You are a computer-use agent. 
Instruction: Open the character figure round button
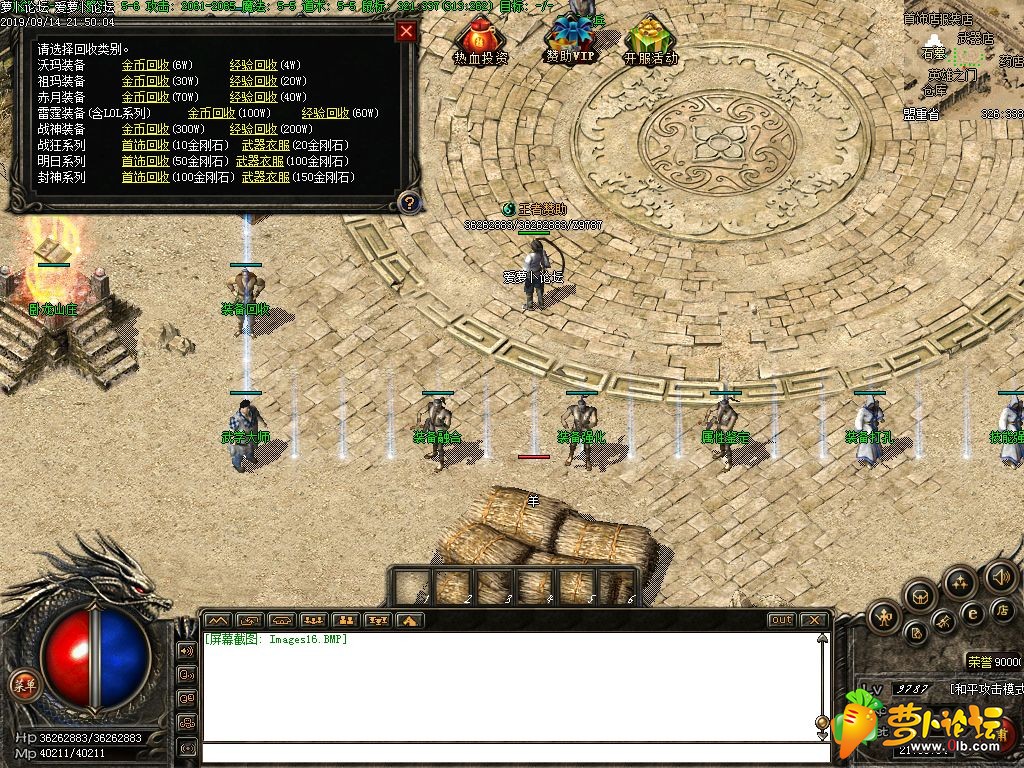click(x=884, y=616)
